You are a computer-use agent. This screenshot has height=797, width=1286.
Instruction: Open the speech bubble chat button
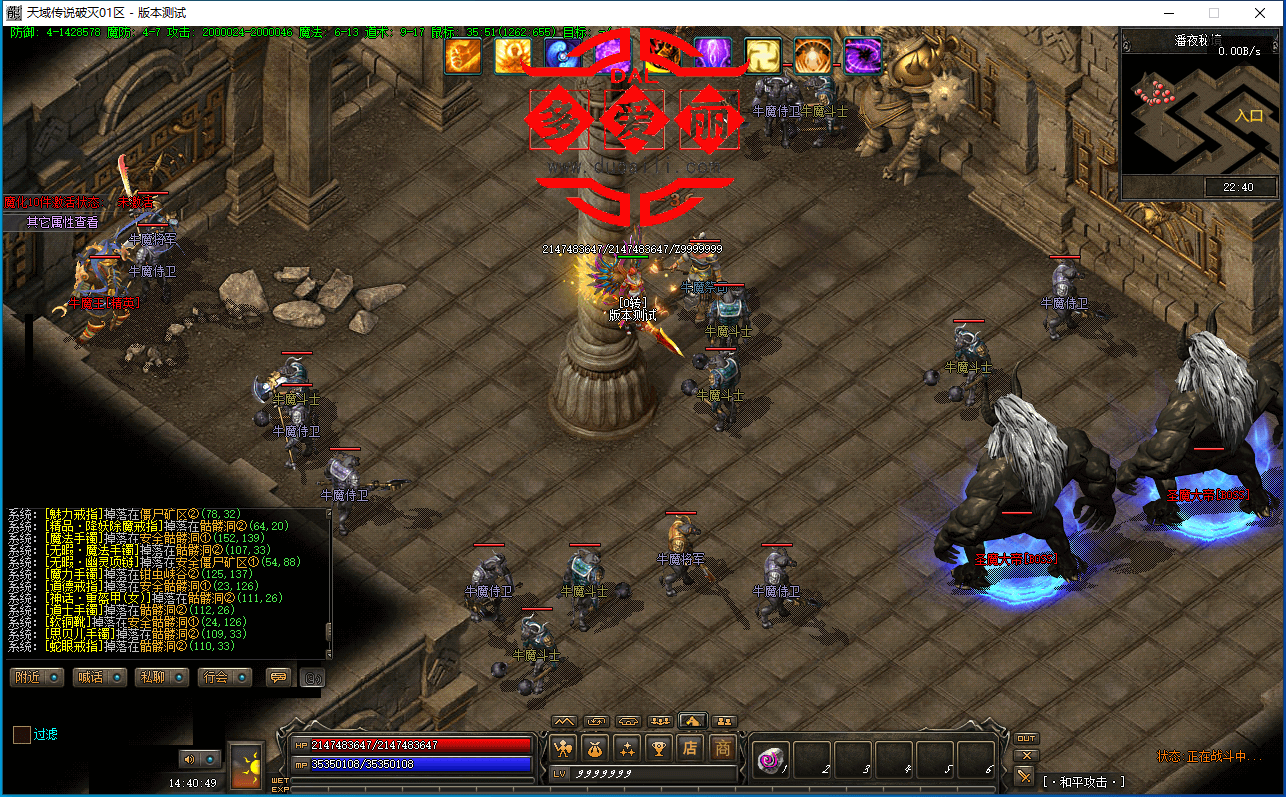[278, 677]
